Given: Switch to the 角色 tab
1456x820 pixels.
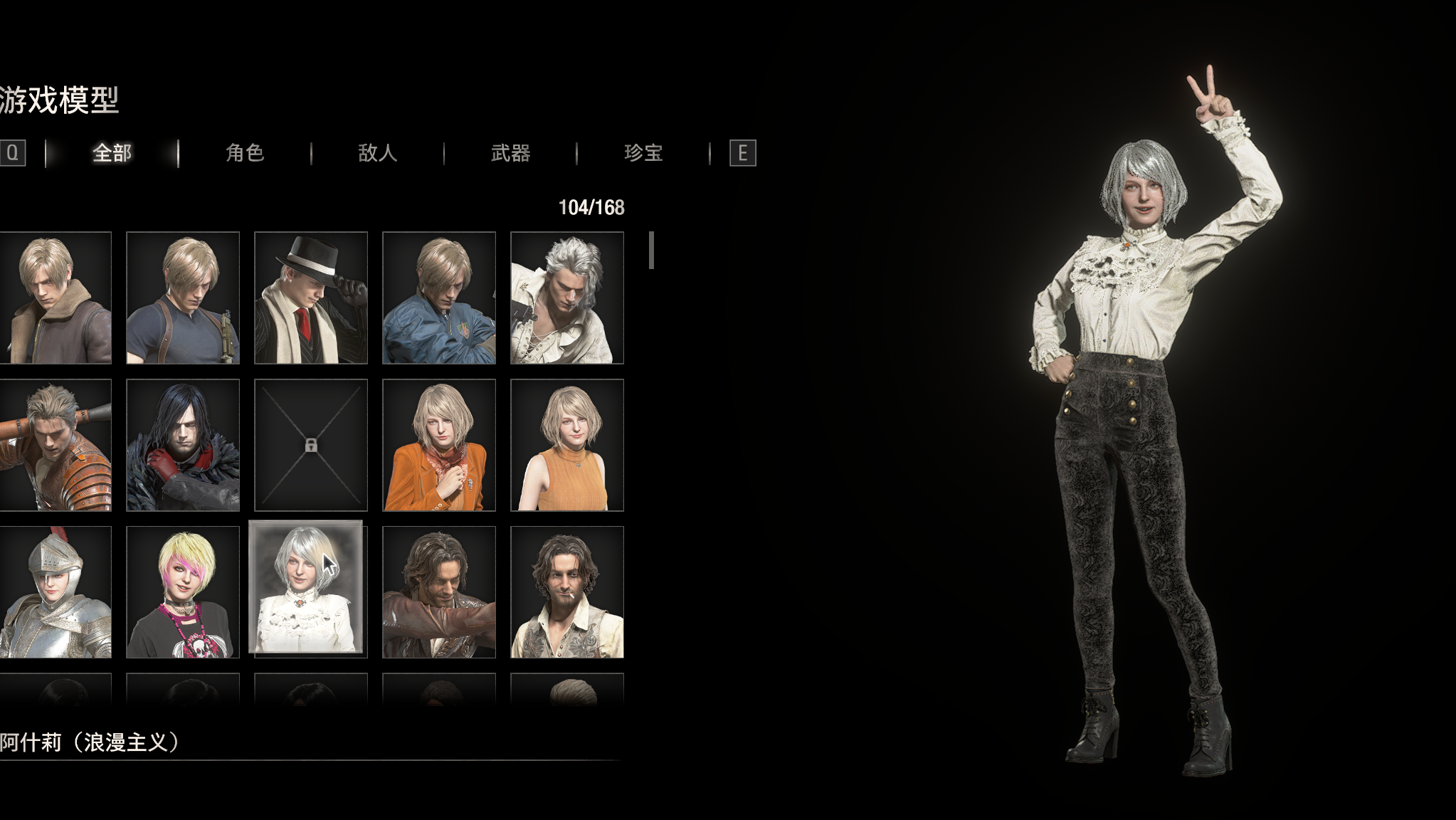Looking at the screenshot, I should click(246, 152).
